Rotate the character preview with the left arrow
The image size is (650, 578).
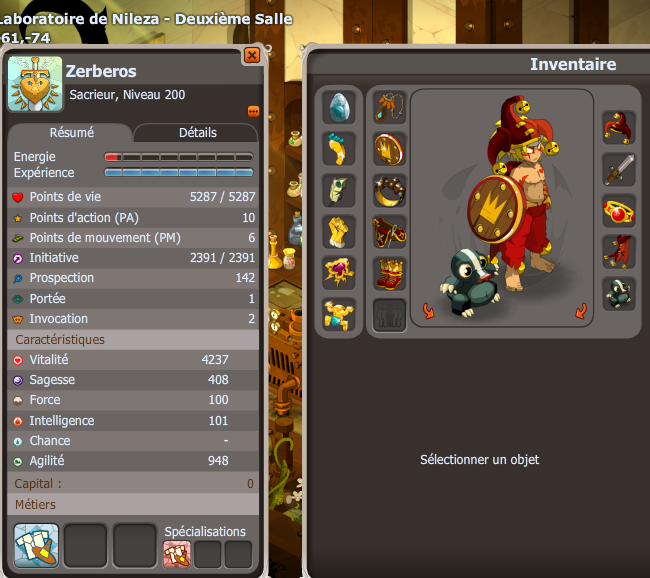tap(429, 310)
